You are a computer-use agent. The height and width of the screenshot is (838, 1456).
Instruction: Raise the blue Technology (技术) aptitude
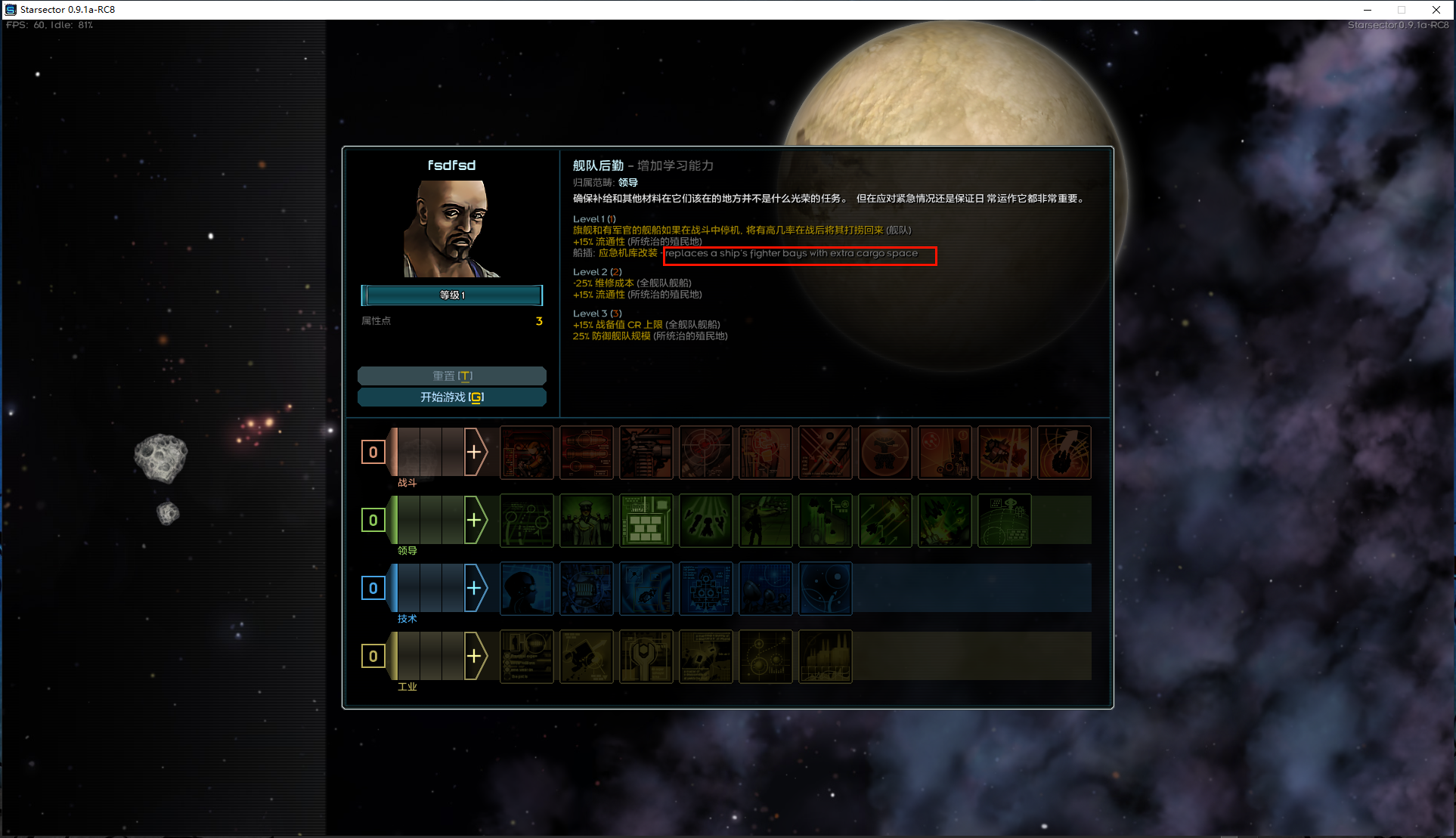click(475, 589)
